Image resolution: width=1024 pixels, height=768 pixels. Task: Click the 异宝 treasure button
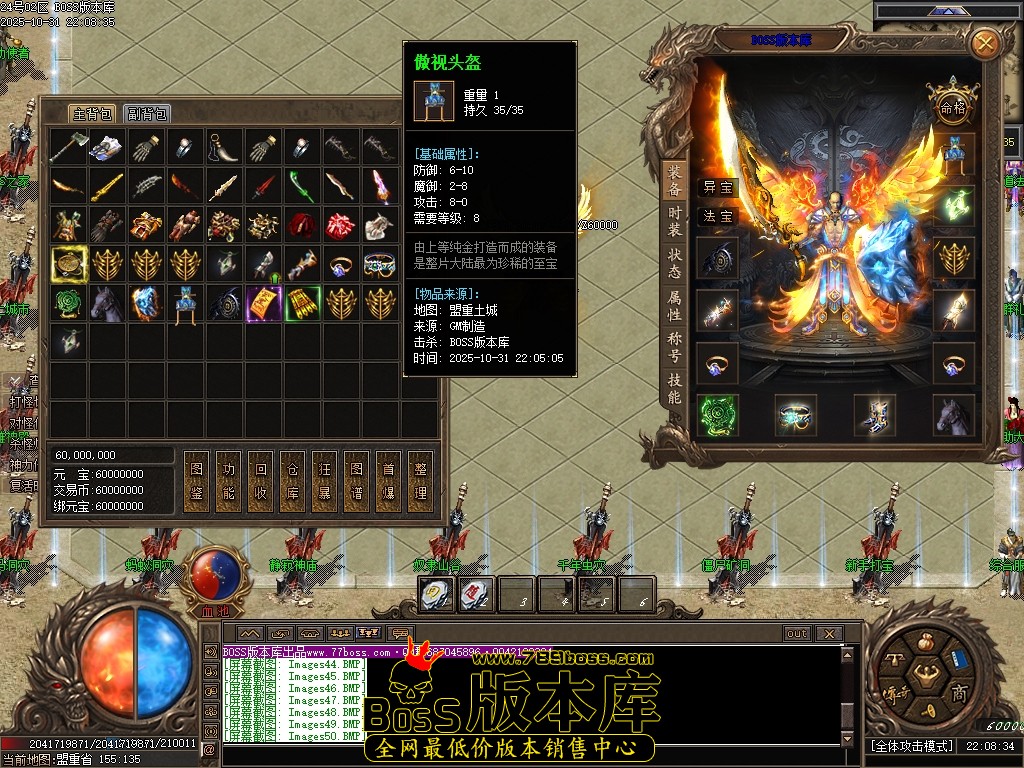point(718,187)
